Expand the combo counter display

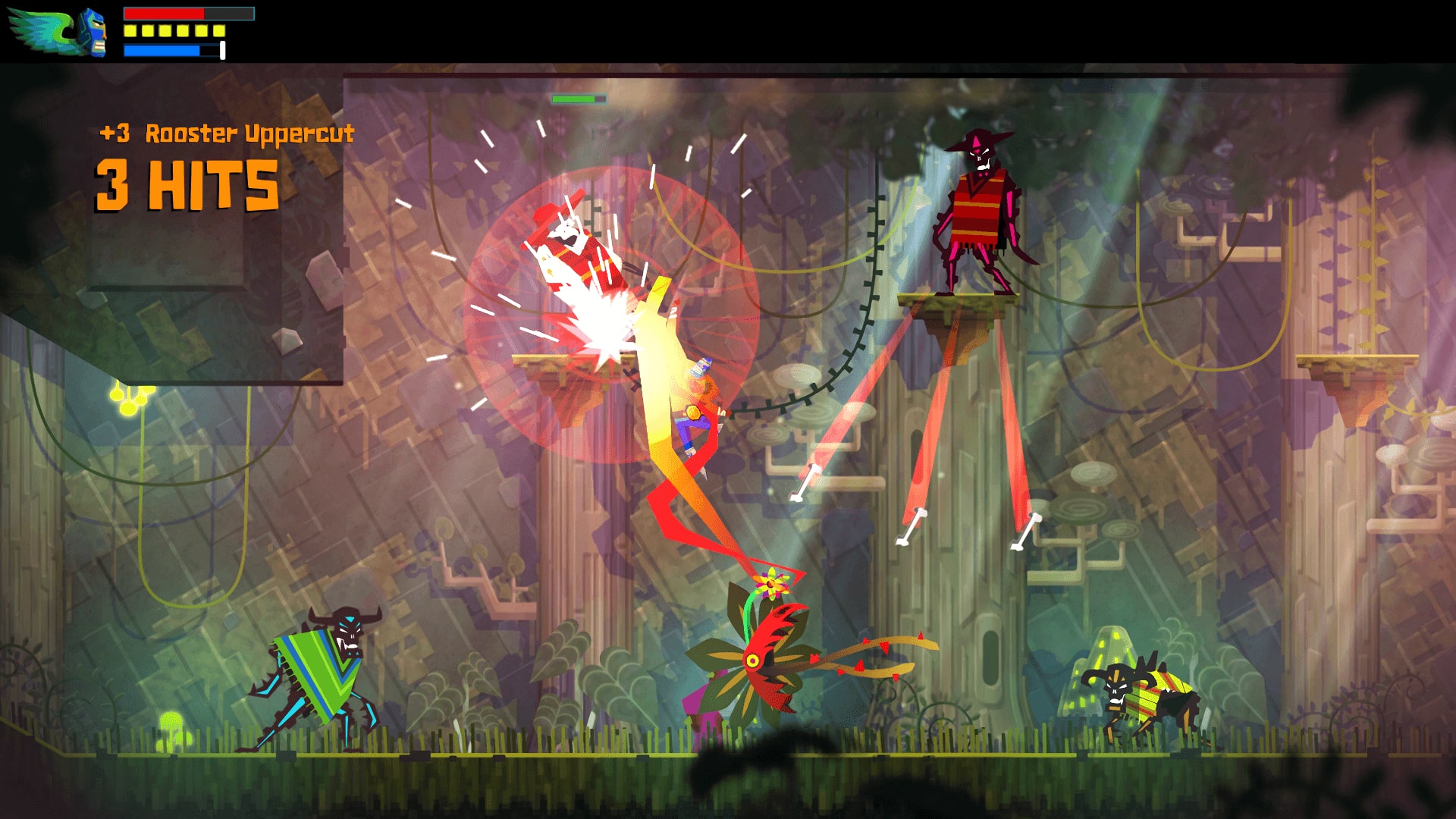(188, 184)
